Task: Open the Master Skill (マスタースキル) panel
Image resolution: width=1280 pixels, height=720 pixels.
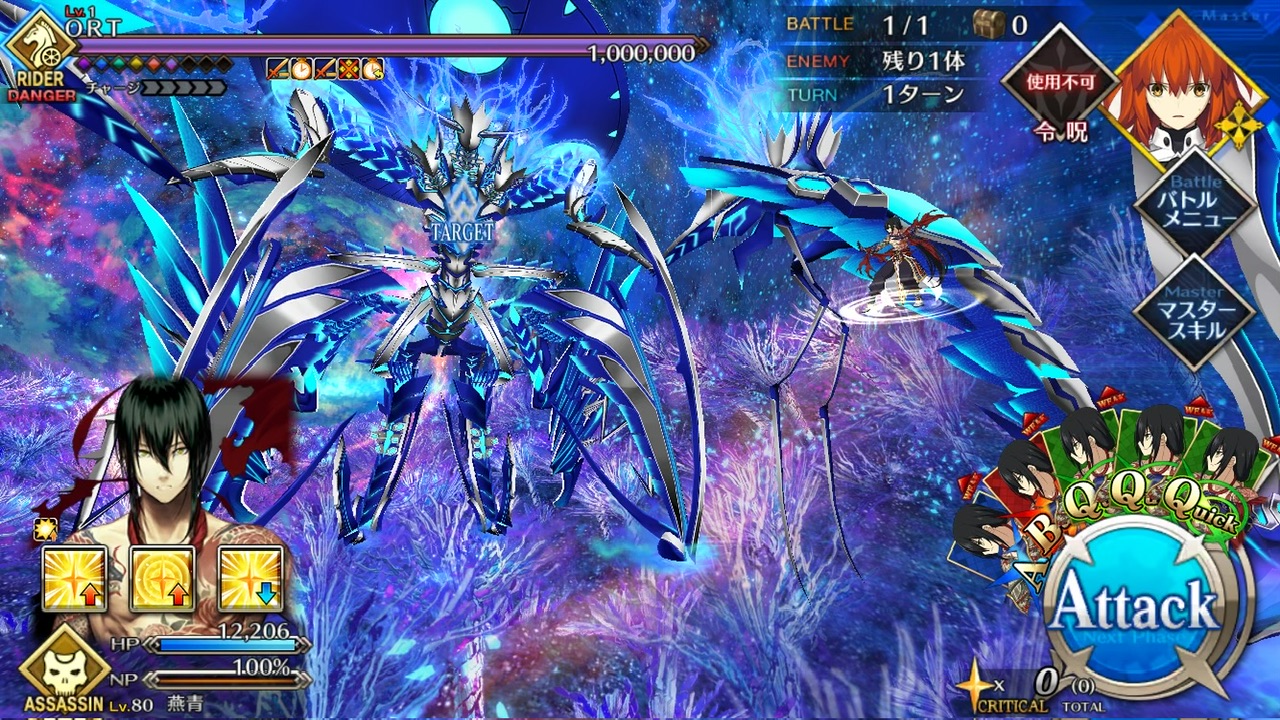Action: coord(1196,312)
